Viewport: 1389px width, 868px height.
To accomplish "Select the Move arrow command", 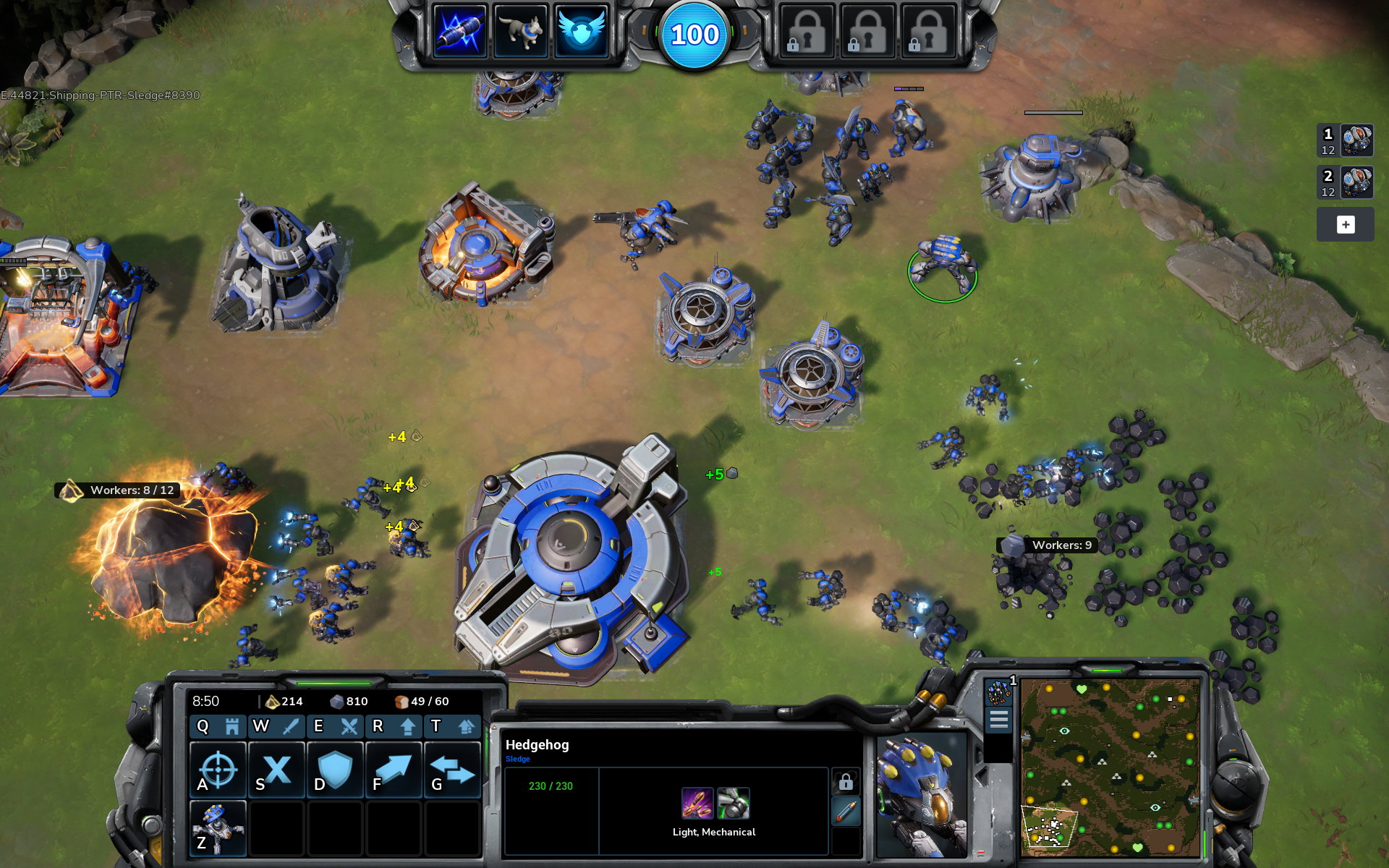I will (394, 770).
